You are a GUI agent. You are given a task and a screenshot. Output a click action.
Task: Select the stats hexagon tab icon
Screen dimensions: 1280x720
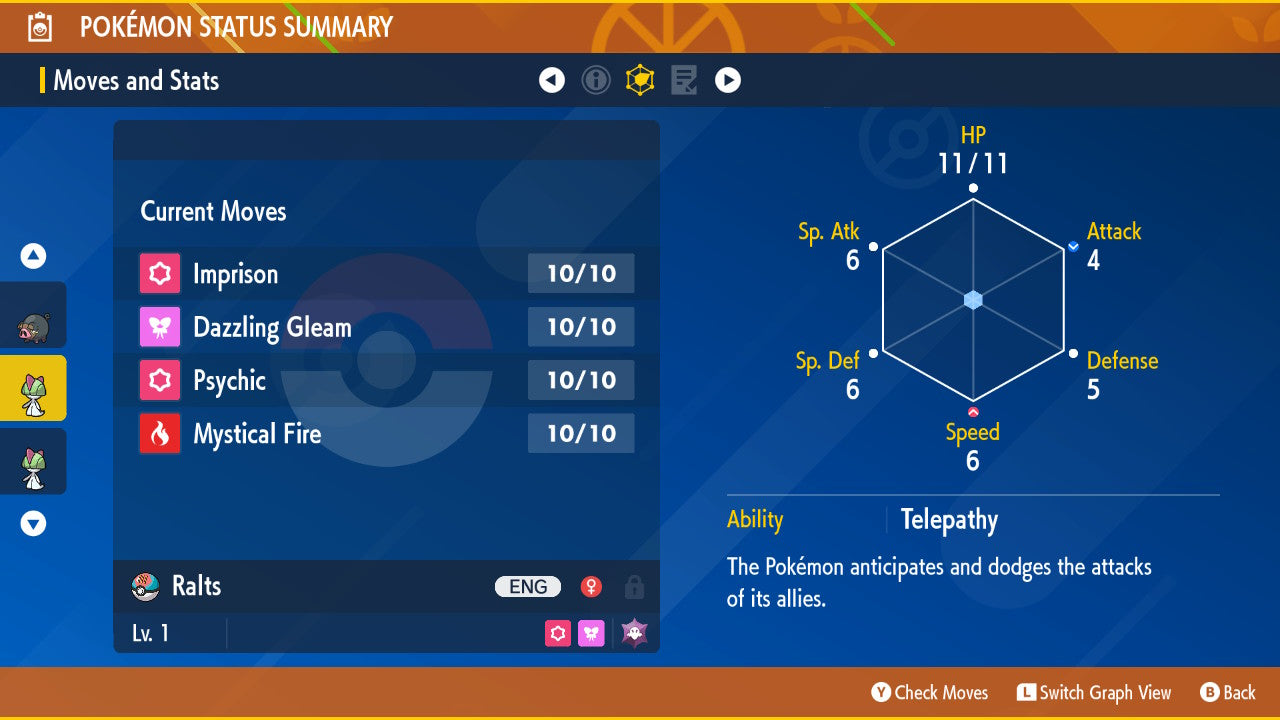click(640, 80)
